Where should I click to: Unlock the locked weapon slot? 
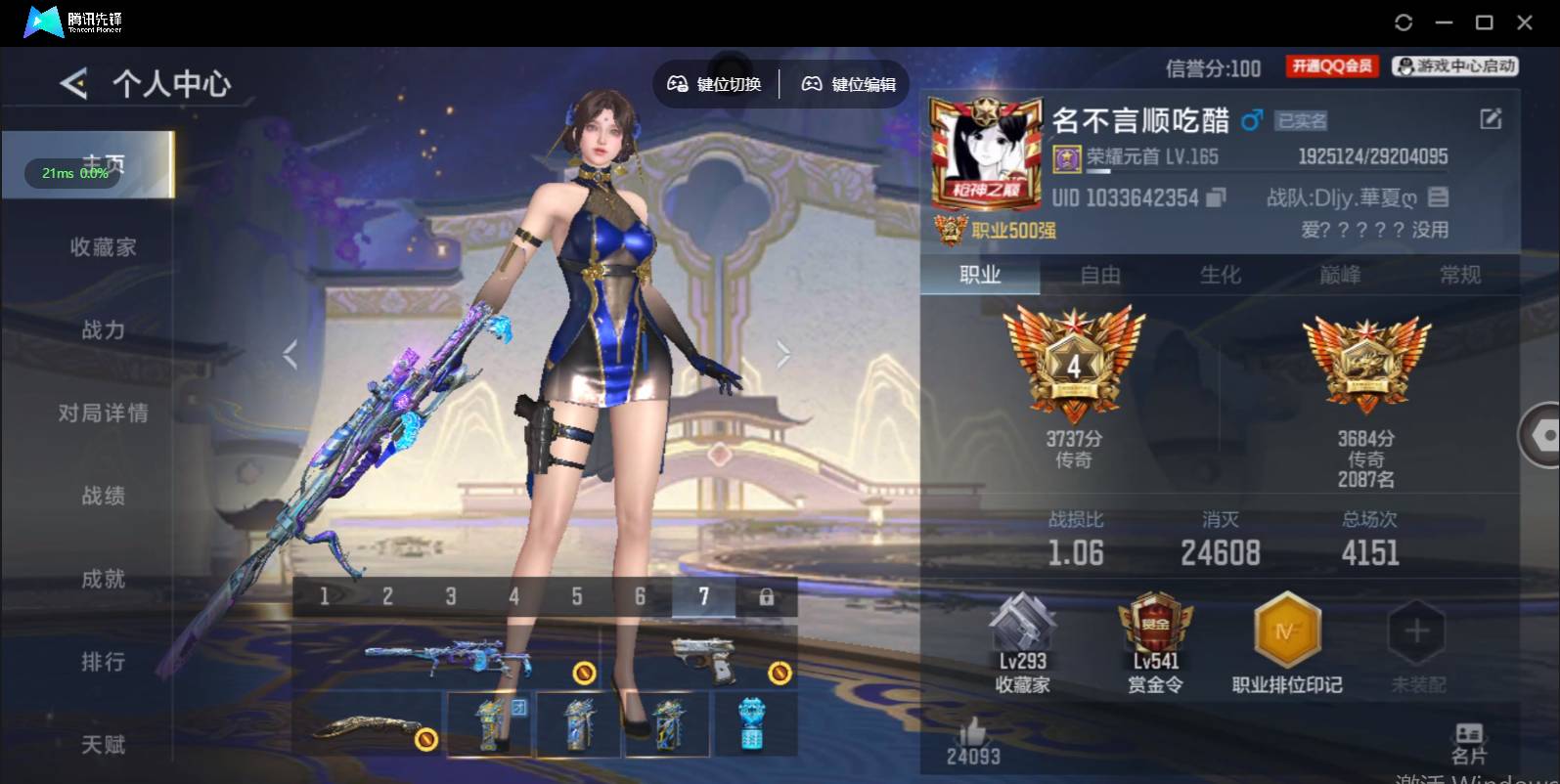coord(768,595)
